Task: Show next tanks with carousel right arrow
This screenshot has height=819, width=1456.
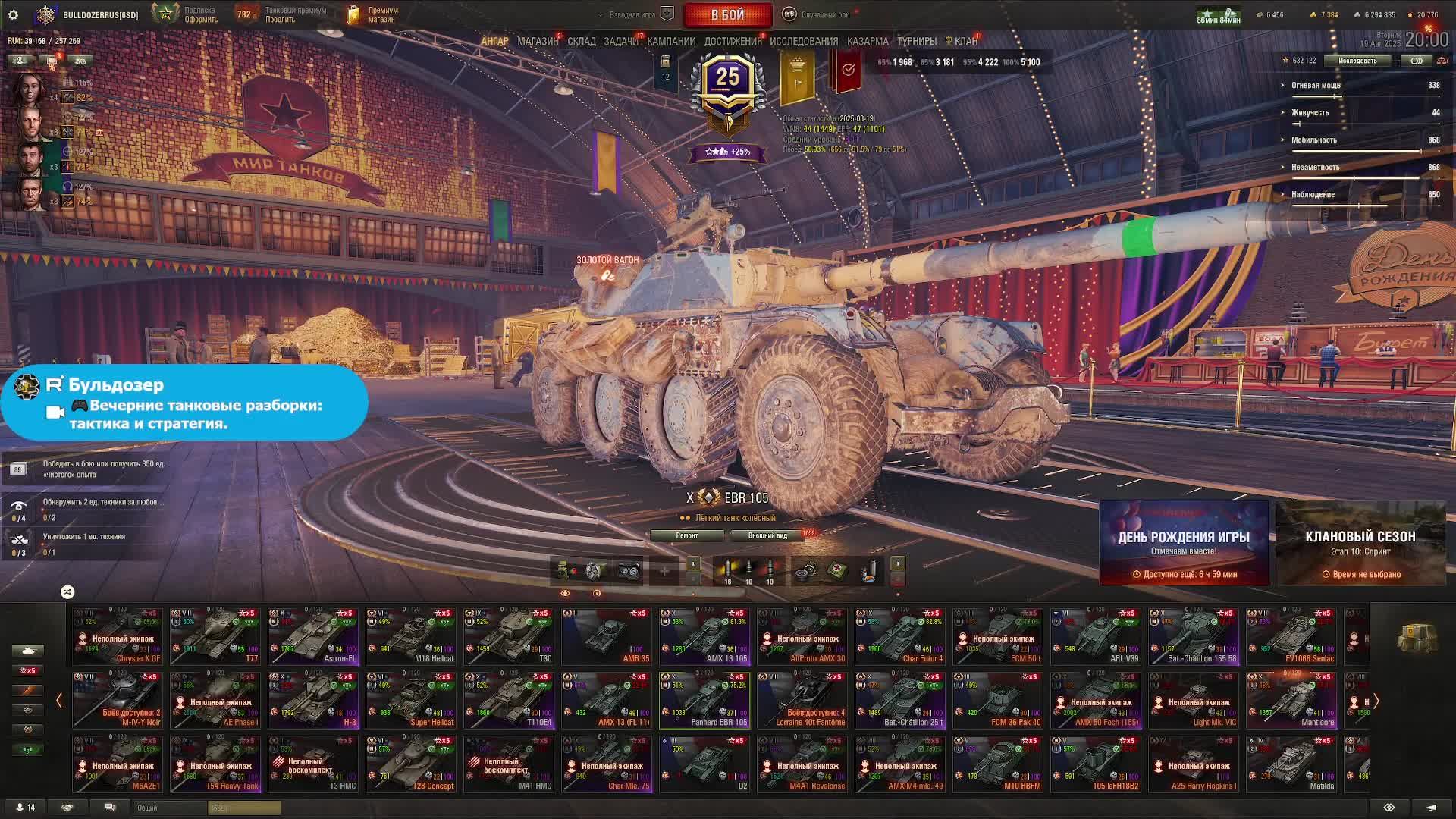Action: click(x=1376, y=701)
